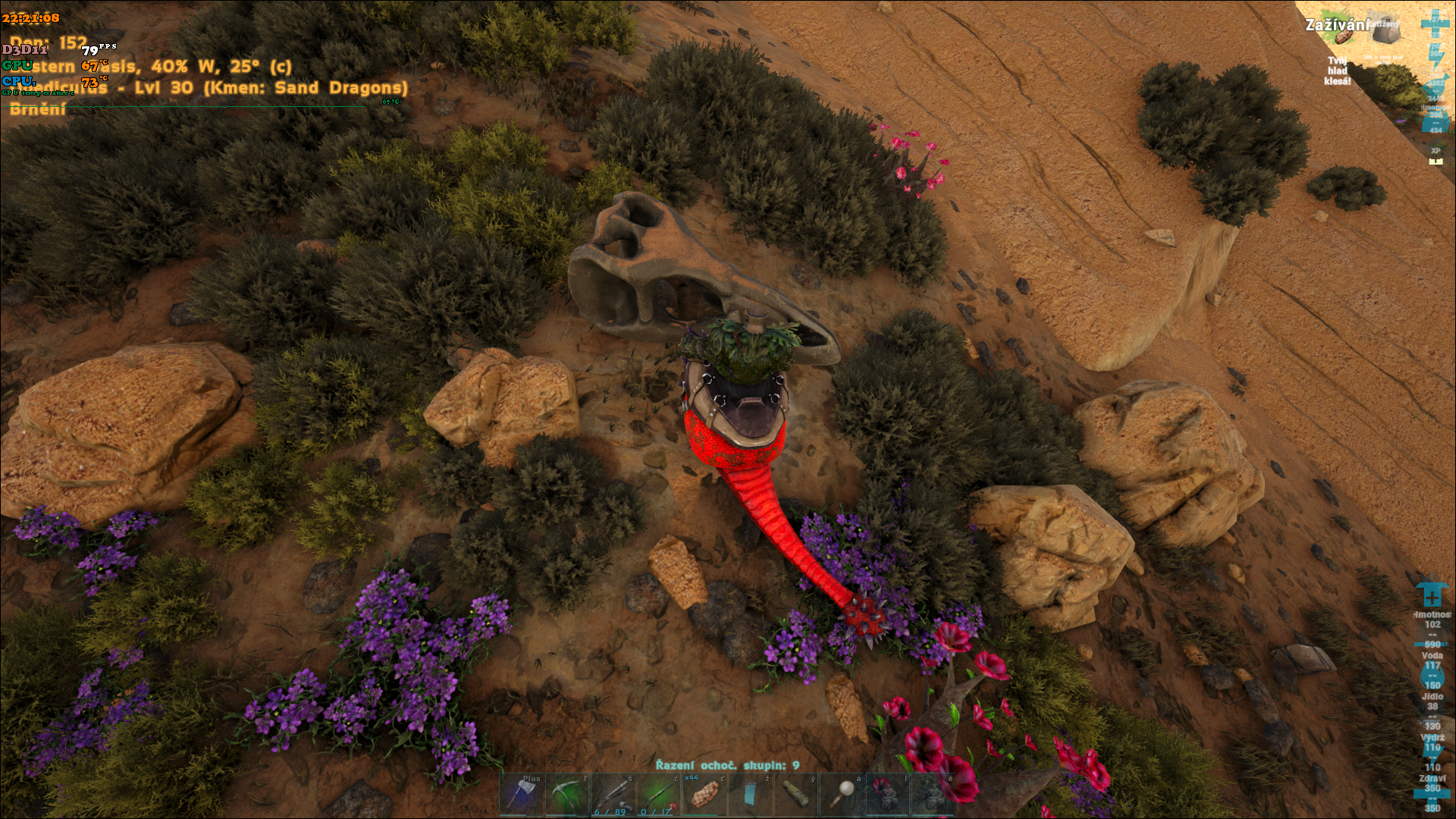Click the level-up arrow with plus sign
This screenshot has width=1456, height=819.
pos(1431,596)
